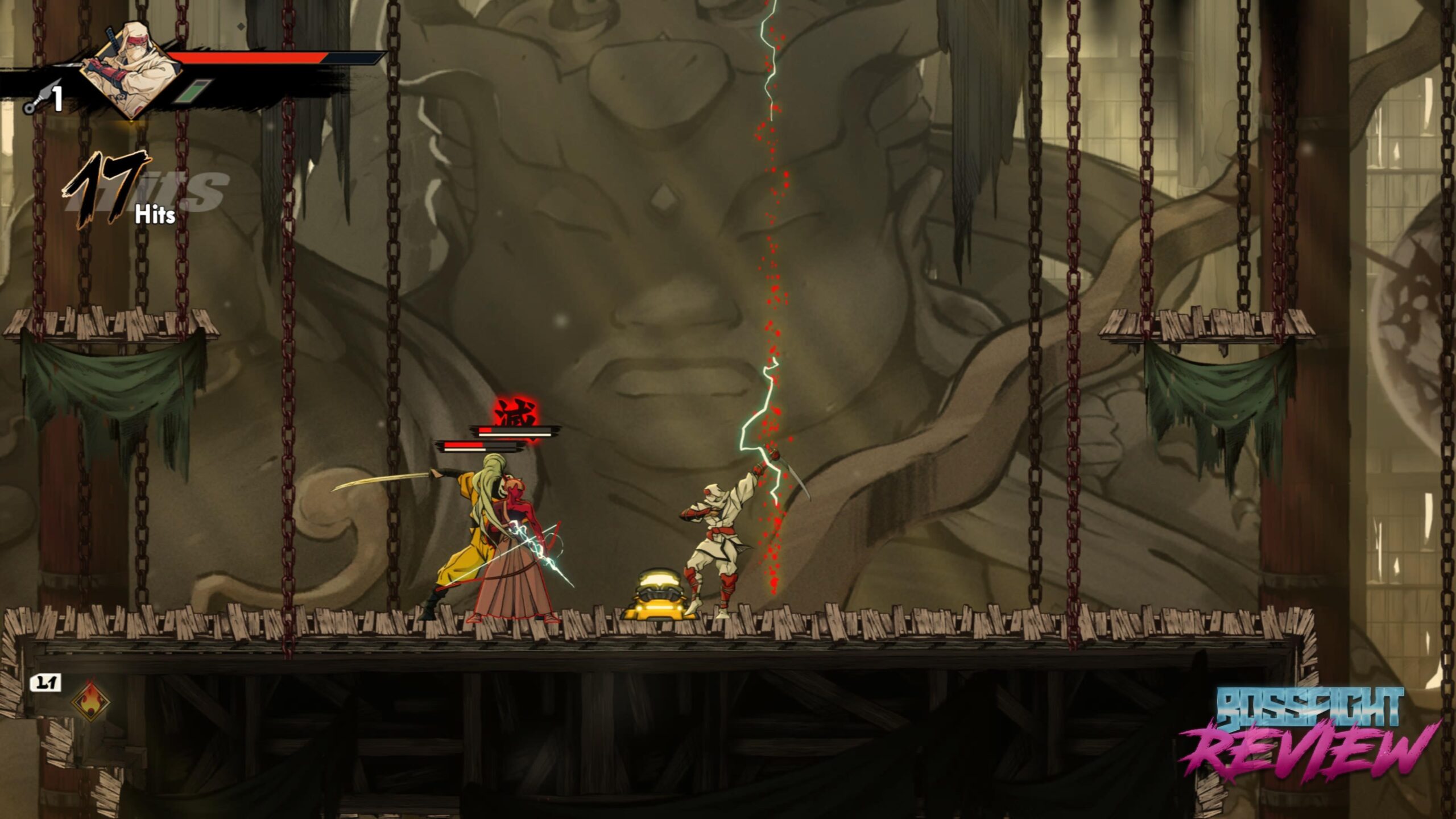Screen dimensions: 1456x819
Task: Activate the fire ninpo ability icon
Action: point(90,701)
